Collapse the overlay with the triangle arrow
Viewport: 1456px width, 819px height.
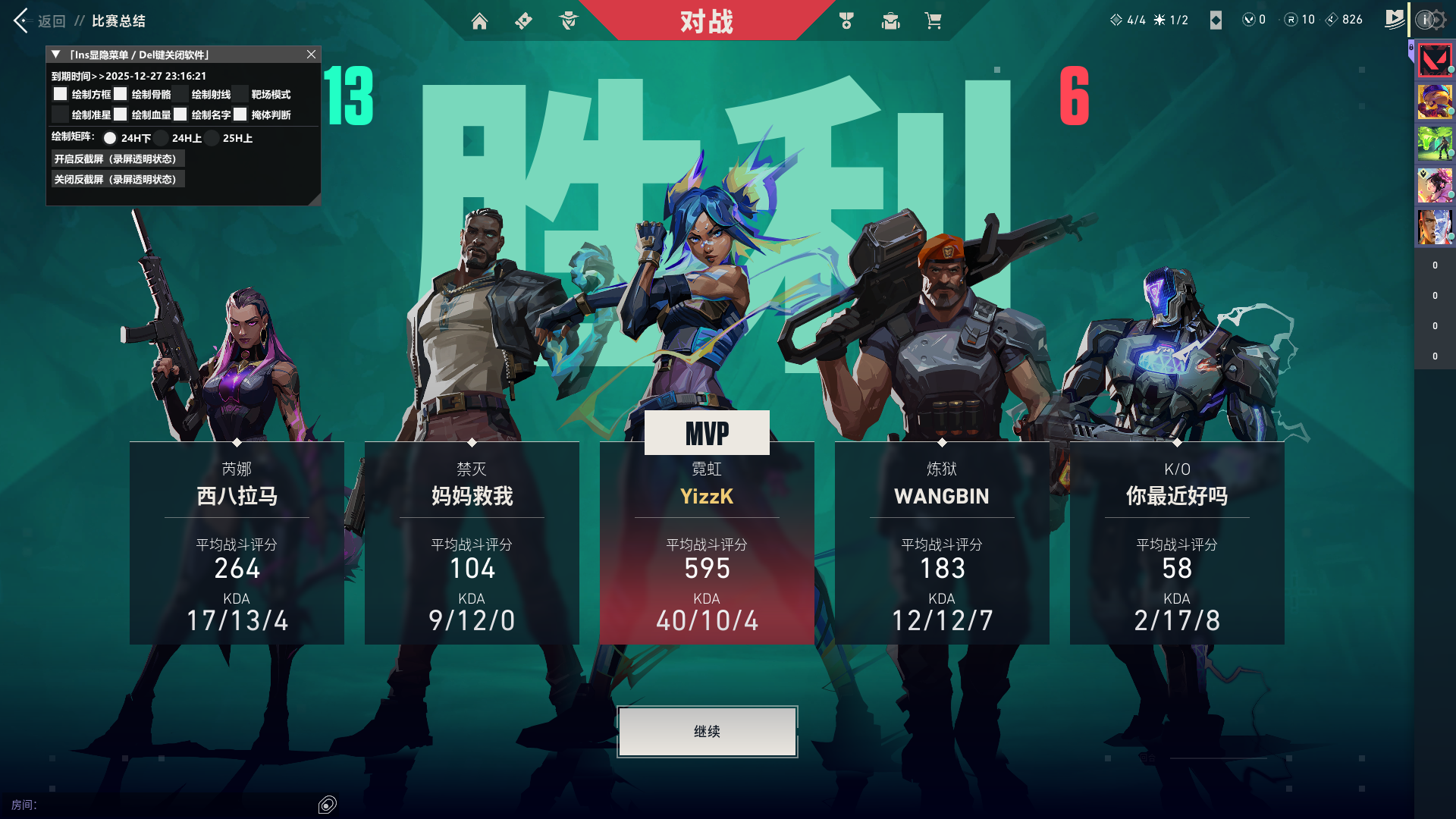click(55, 55)
